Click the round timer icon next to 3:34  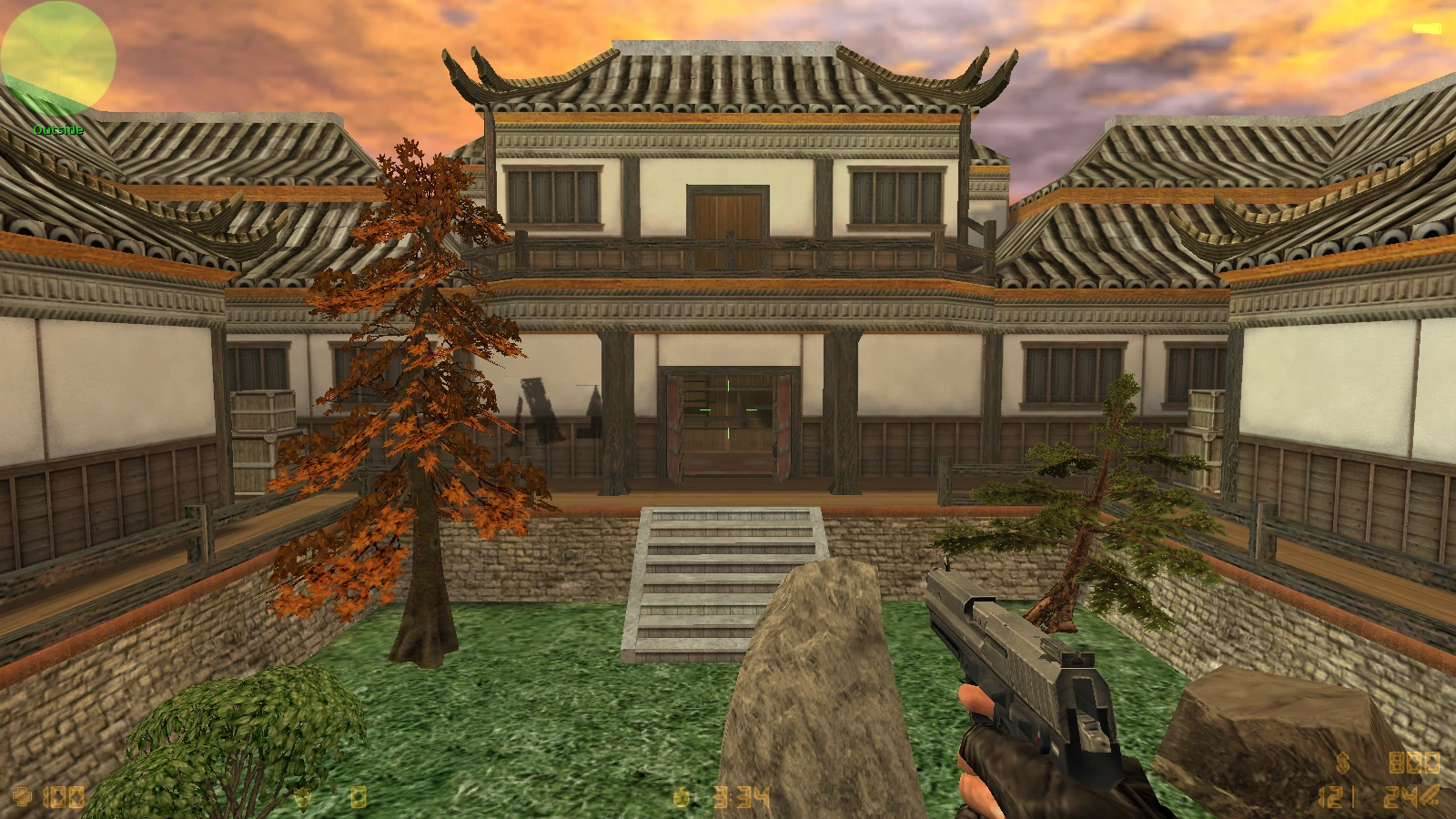pyautogui.click(x=681, y=798)
